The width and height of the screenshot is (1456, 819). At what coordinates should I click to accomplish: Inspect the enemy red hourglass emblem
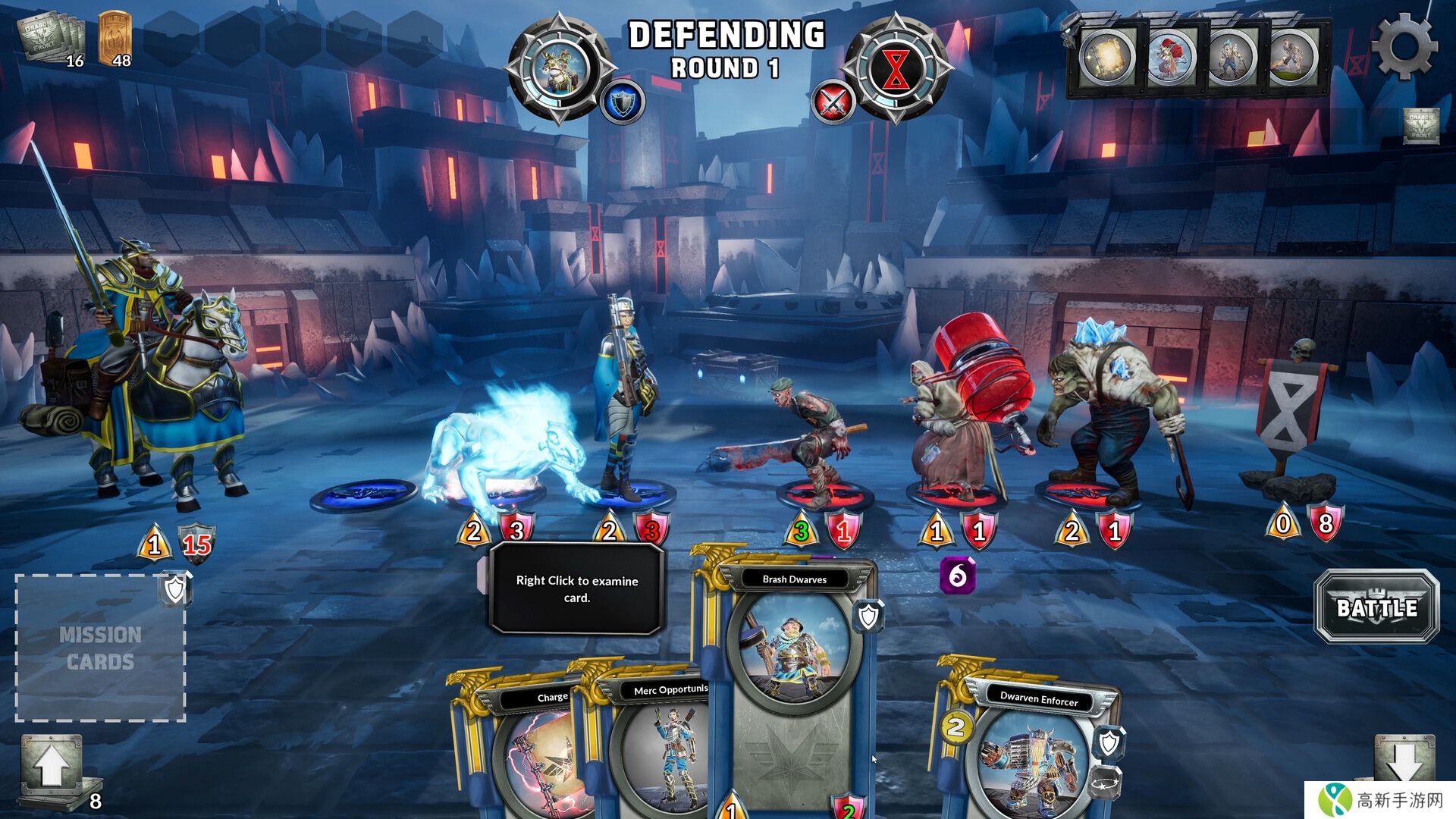[x=896, y=68]
